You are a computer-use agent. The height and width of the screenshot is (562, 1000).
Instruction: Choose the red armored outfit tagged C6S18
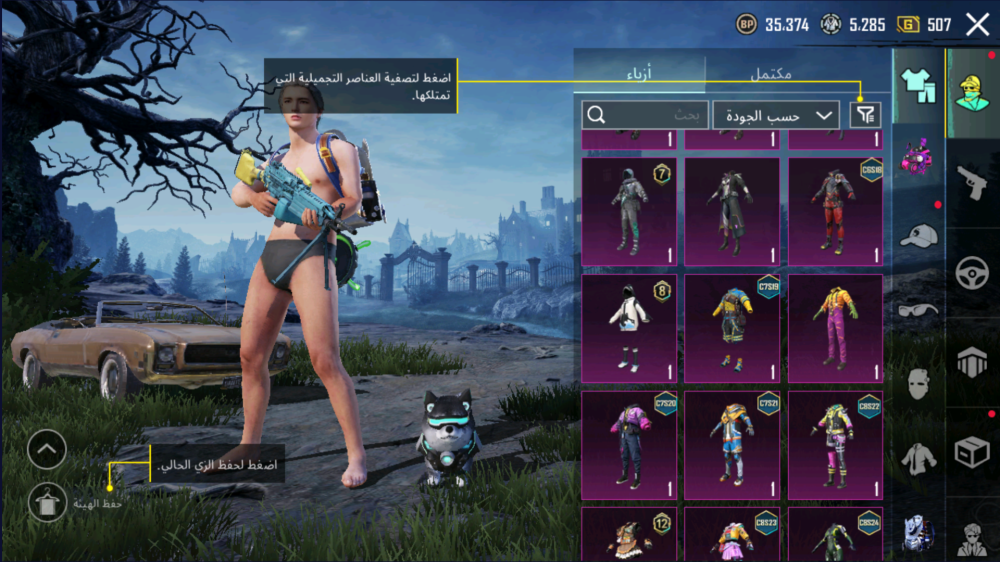tap(835, 211)
